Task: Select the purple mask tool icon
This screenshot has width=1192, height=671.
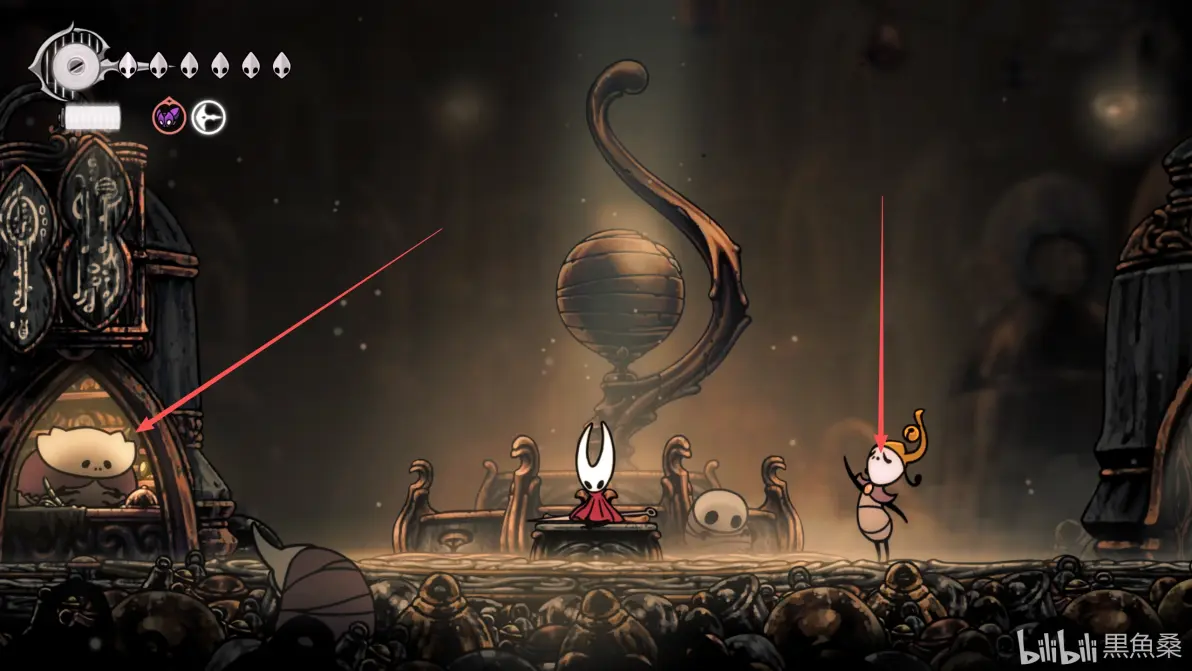Action: click(169, 118)
